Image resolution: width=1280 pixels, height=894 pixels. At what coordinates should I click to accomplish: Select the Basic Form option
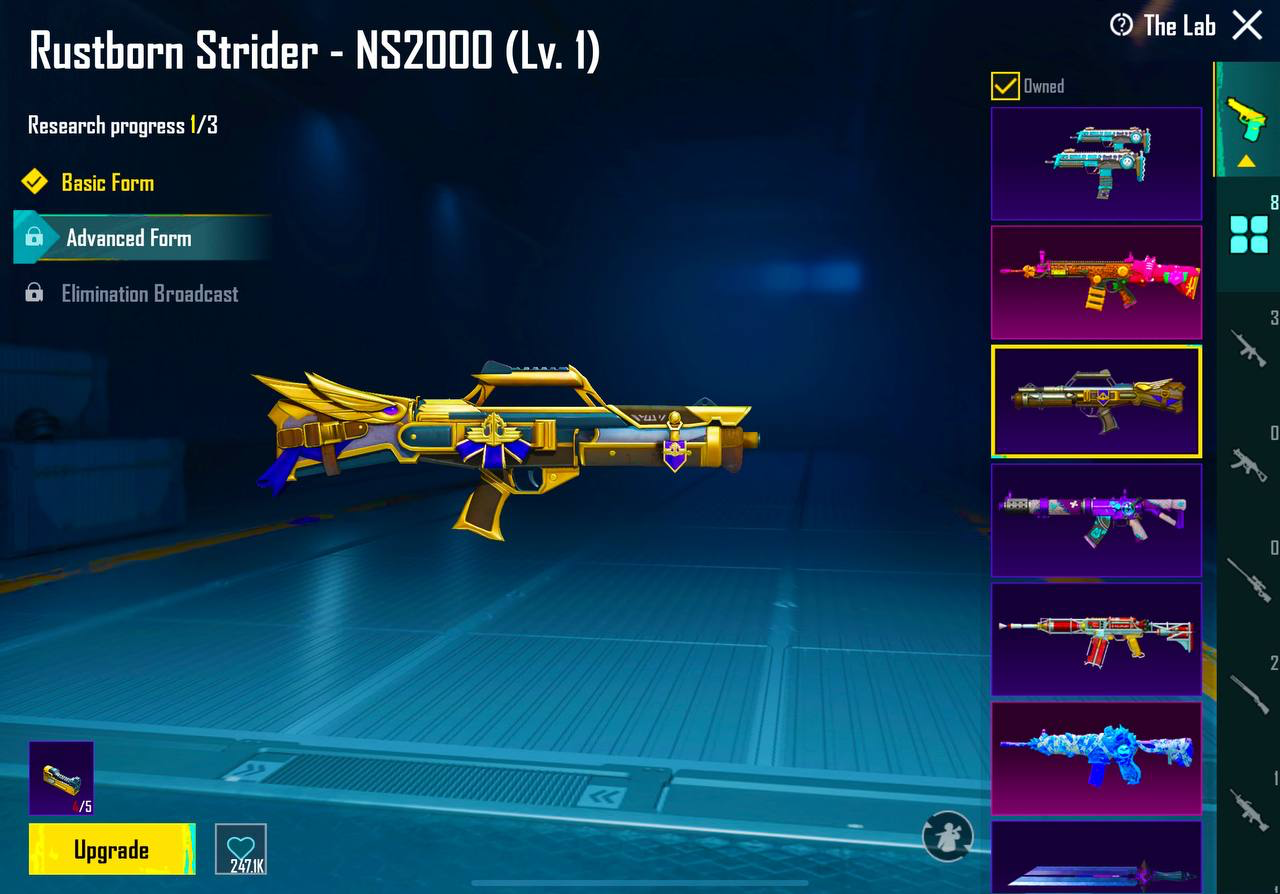coord(107,182)
